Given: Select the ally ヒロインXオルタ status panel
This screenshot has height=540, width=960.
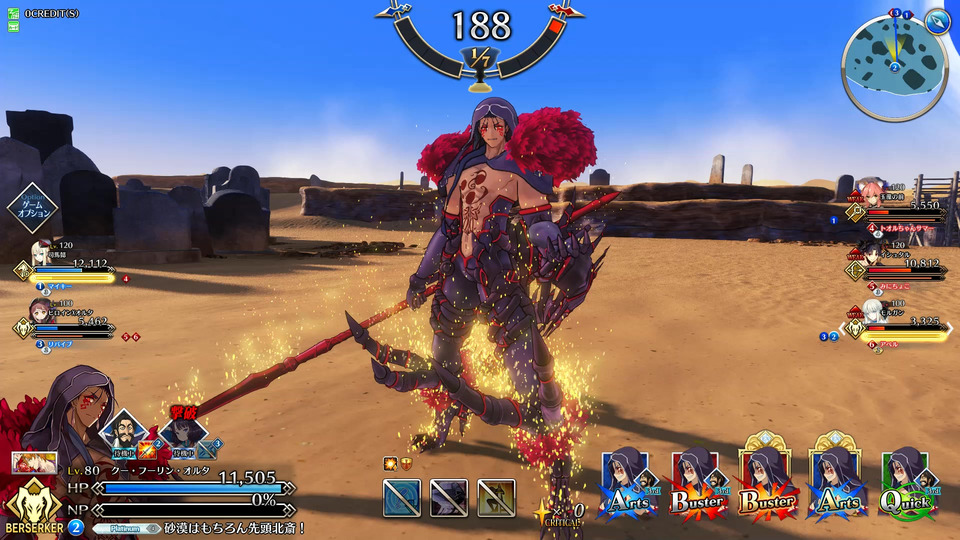Looking at the screenshot, I should [x=68, y=322].
